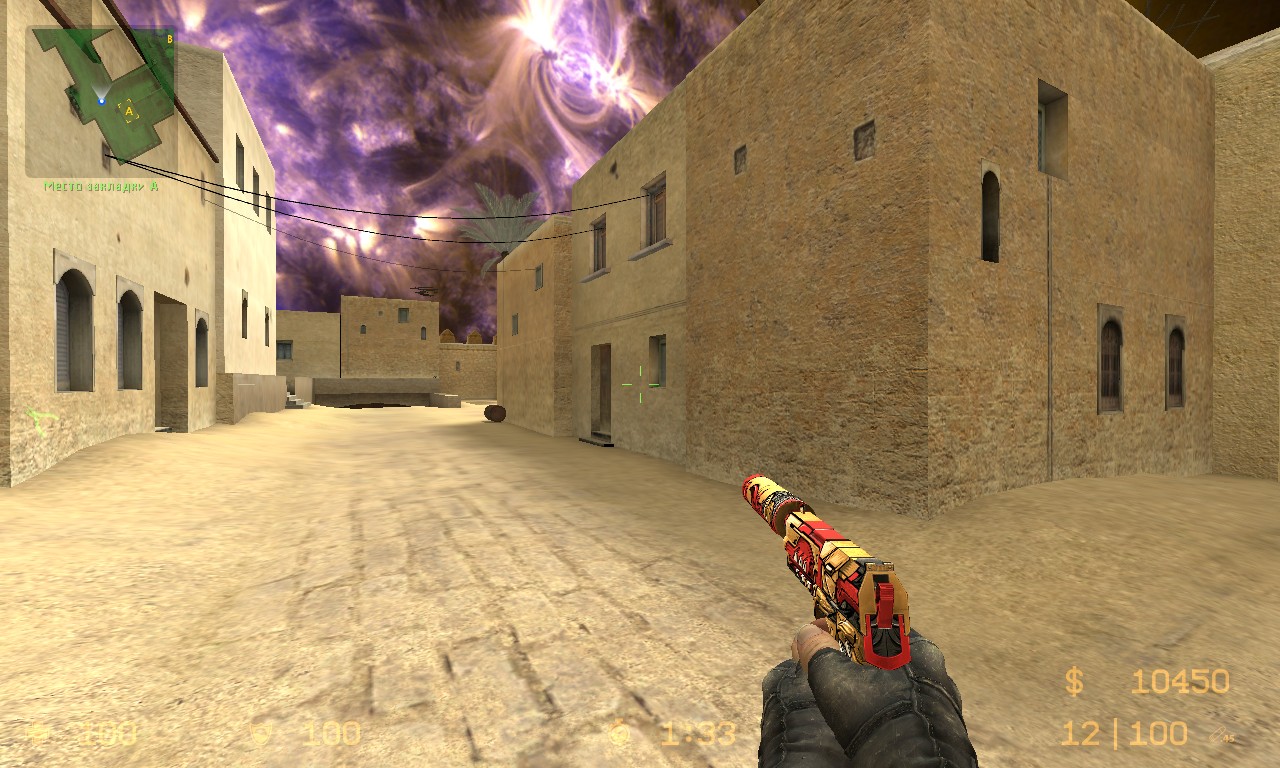Click the radar minimap
The height and width of the screenshot is (768, 1280).
point(101,100)
